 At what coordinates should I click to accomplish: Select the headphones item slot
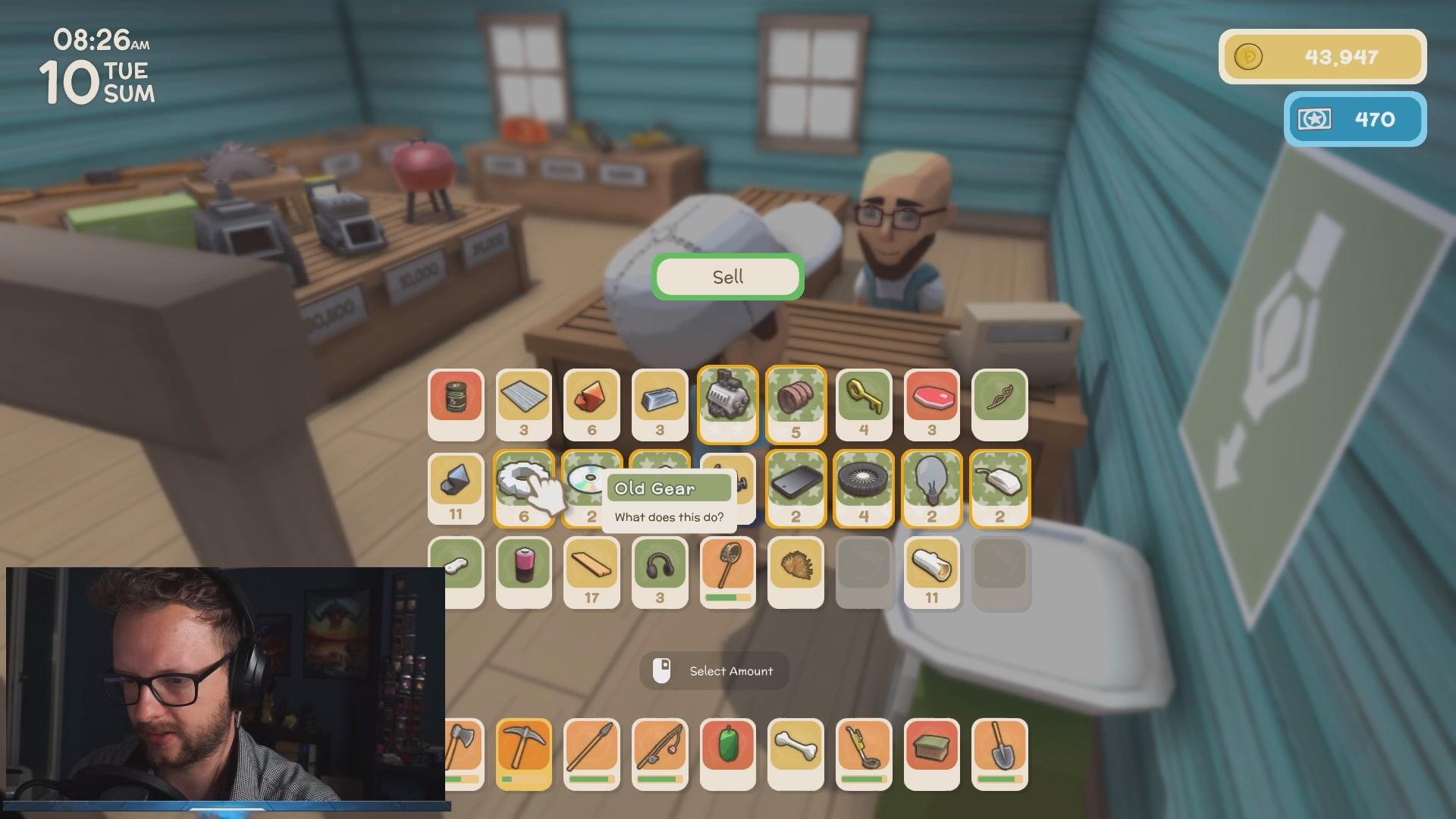(x=660, y=572)
